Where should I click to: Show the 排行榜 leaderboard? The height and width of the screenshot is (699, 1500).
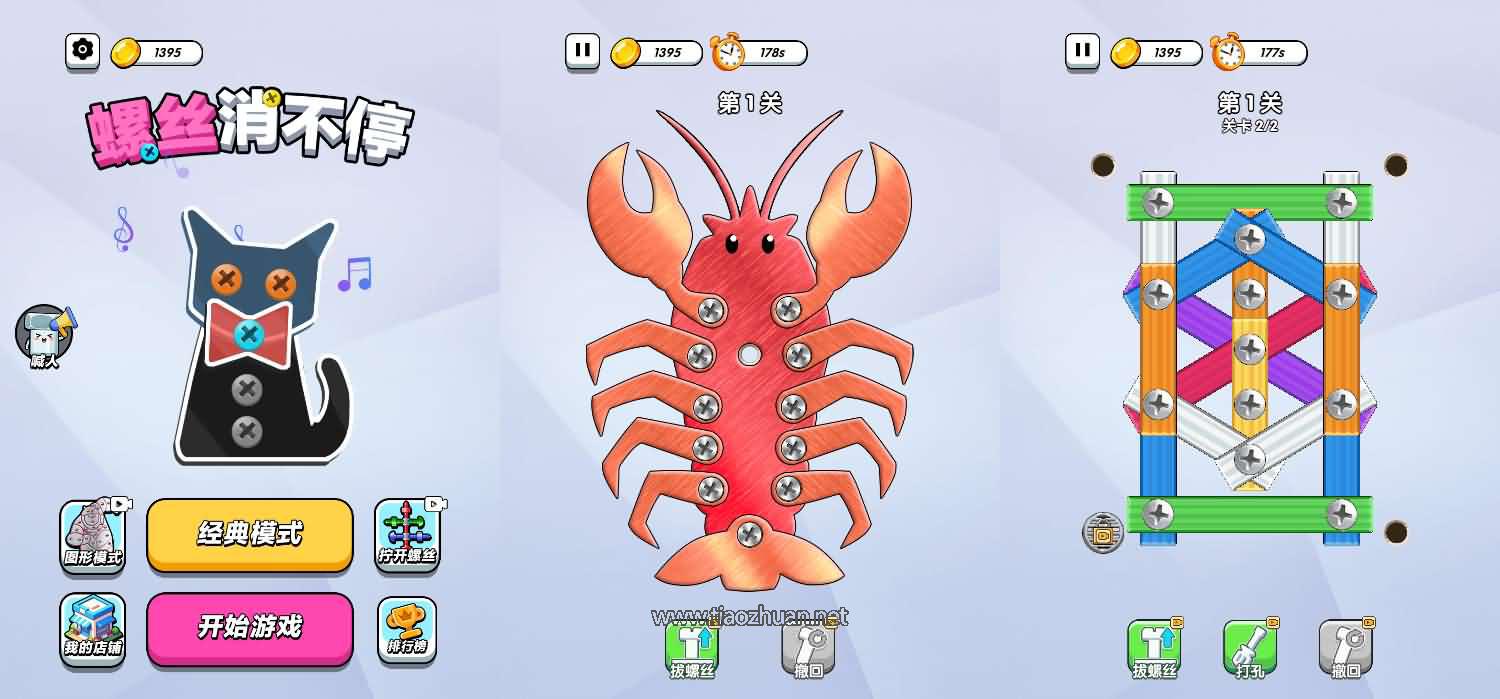[407, 629]
